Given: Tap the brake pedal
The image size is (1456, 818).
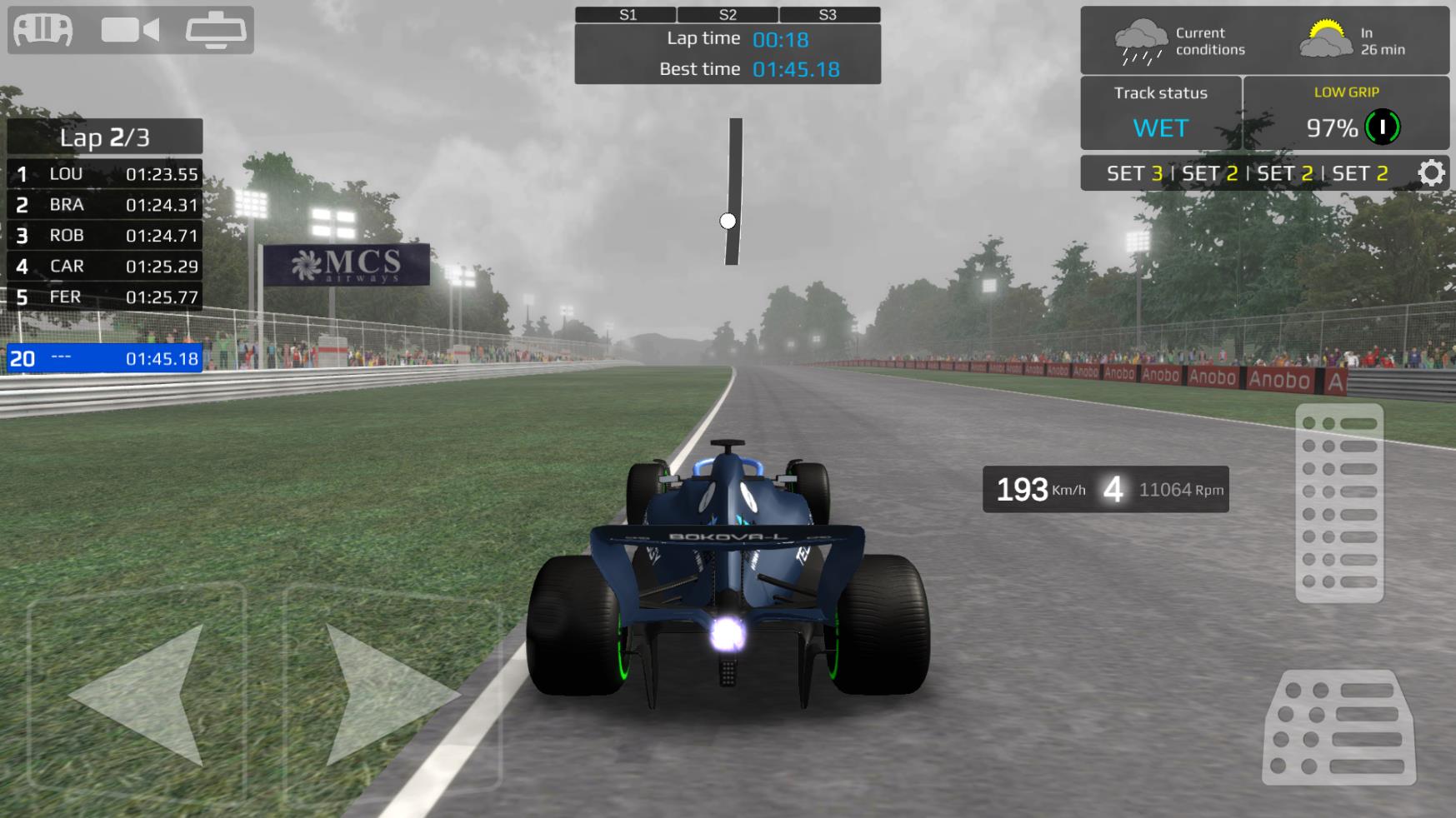Looking at the screenshot, I should tap(1338, 727).
